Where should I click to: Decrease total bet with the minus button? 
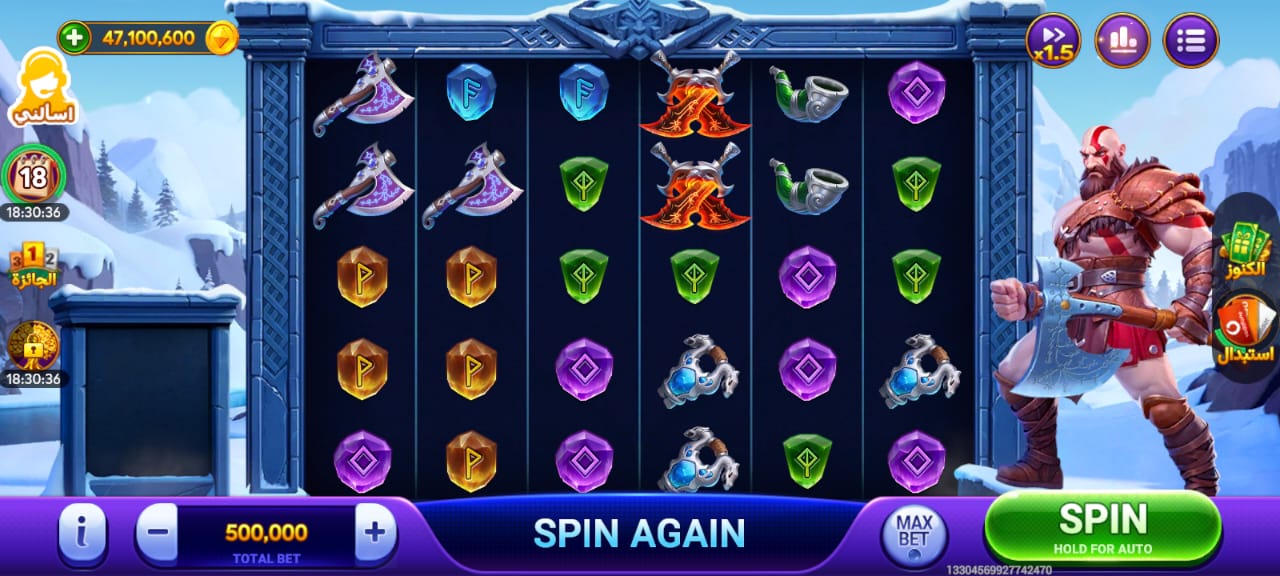click(x=157, y=532)
